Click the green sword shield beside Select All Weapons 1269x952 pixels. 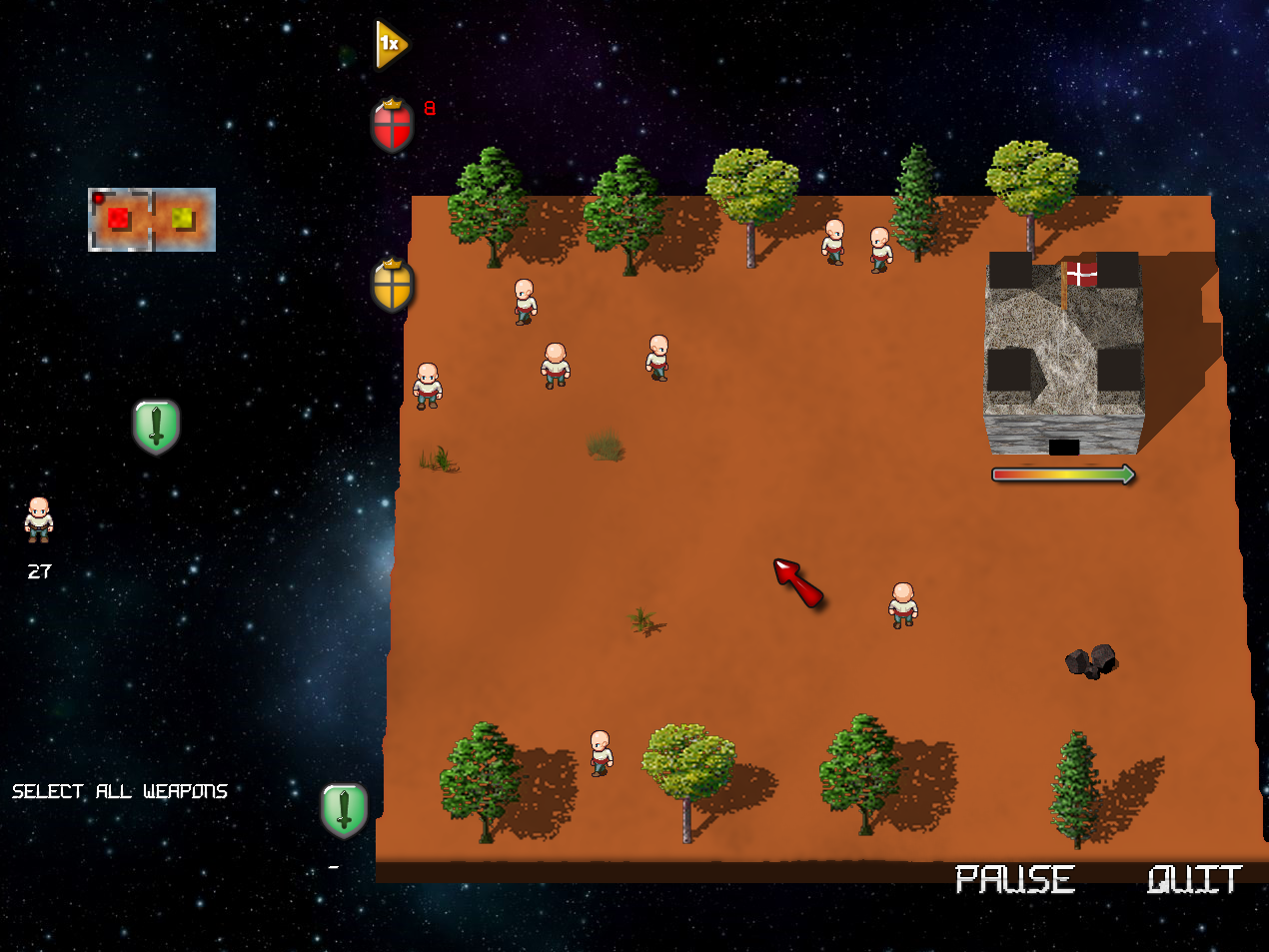coord(344,809)
